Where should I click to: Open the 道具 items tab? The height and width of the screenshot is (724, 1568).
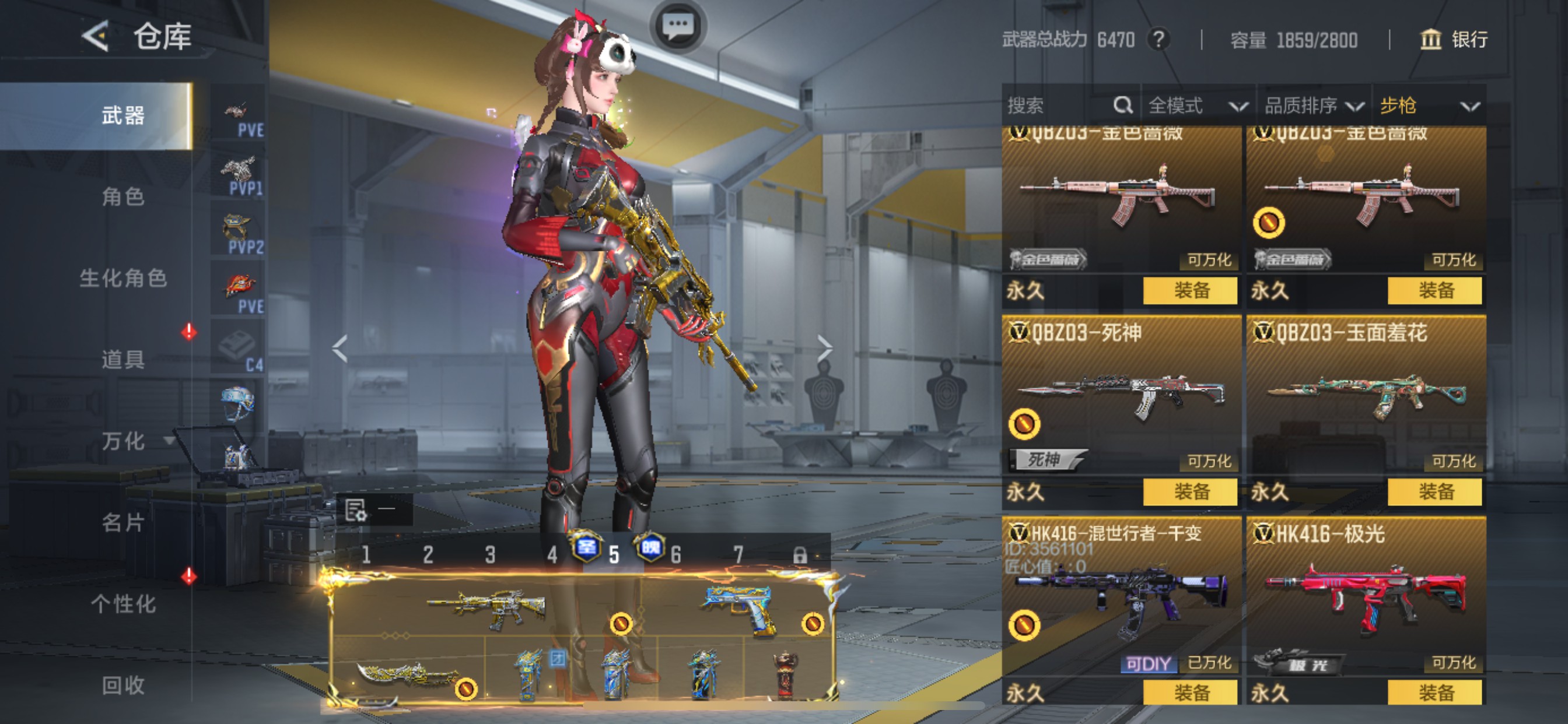(123, 359)
